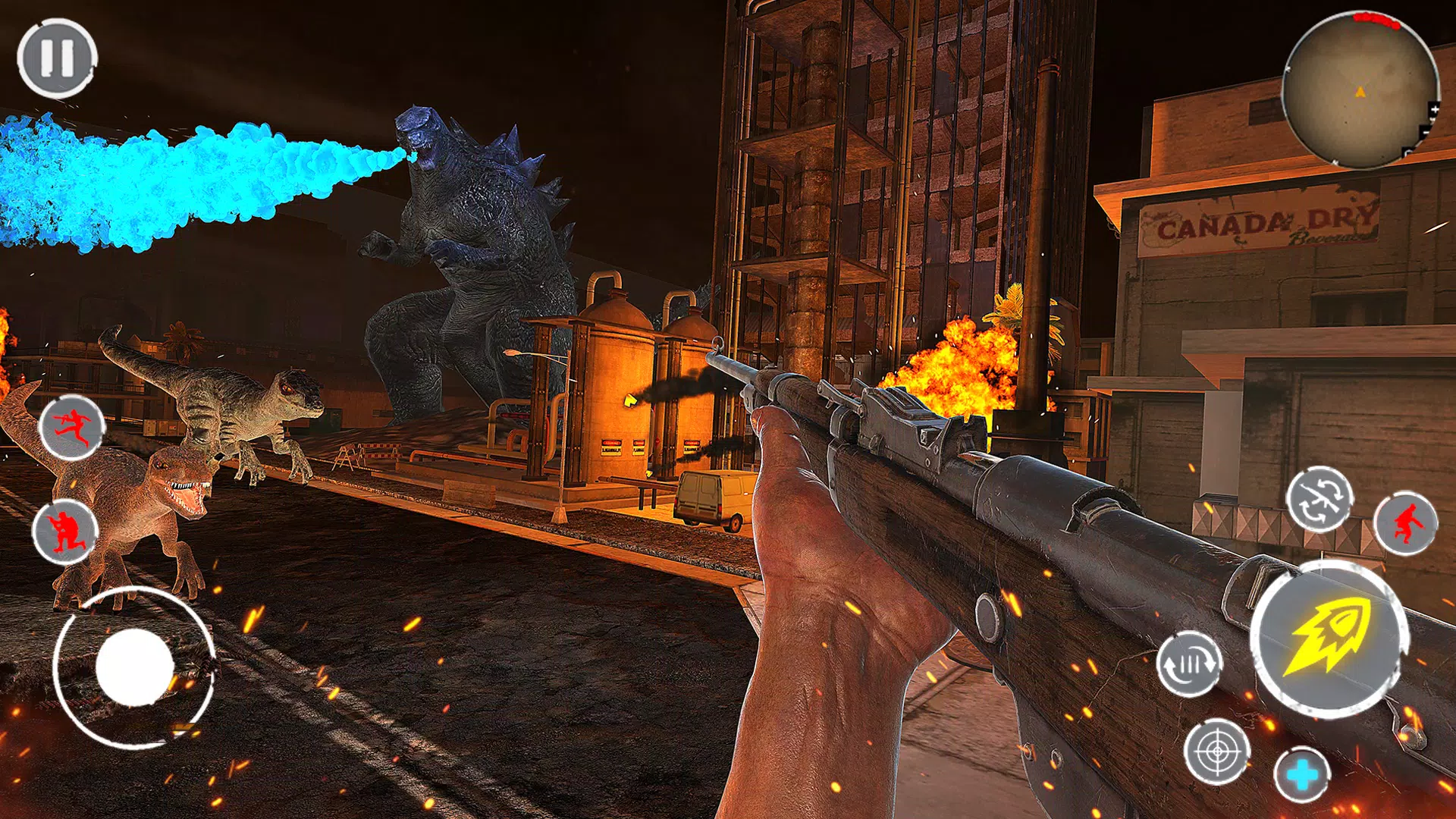1456x819 pixels.
Task: Use the blue plus health icon
Action: pos(1302,775)
